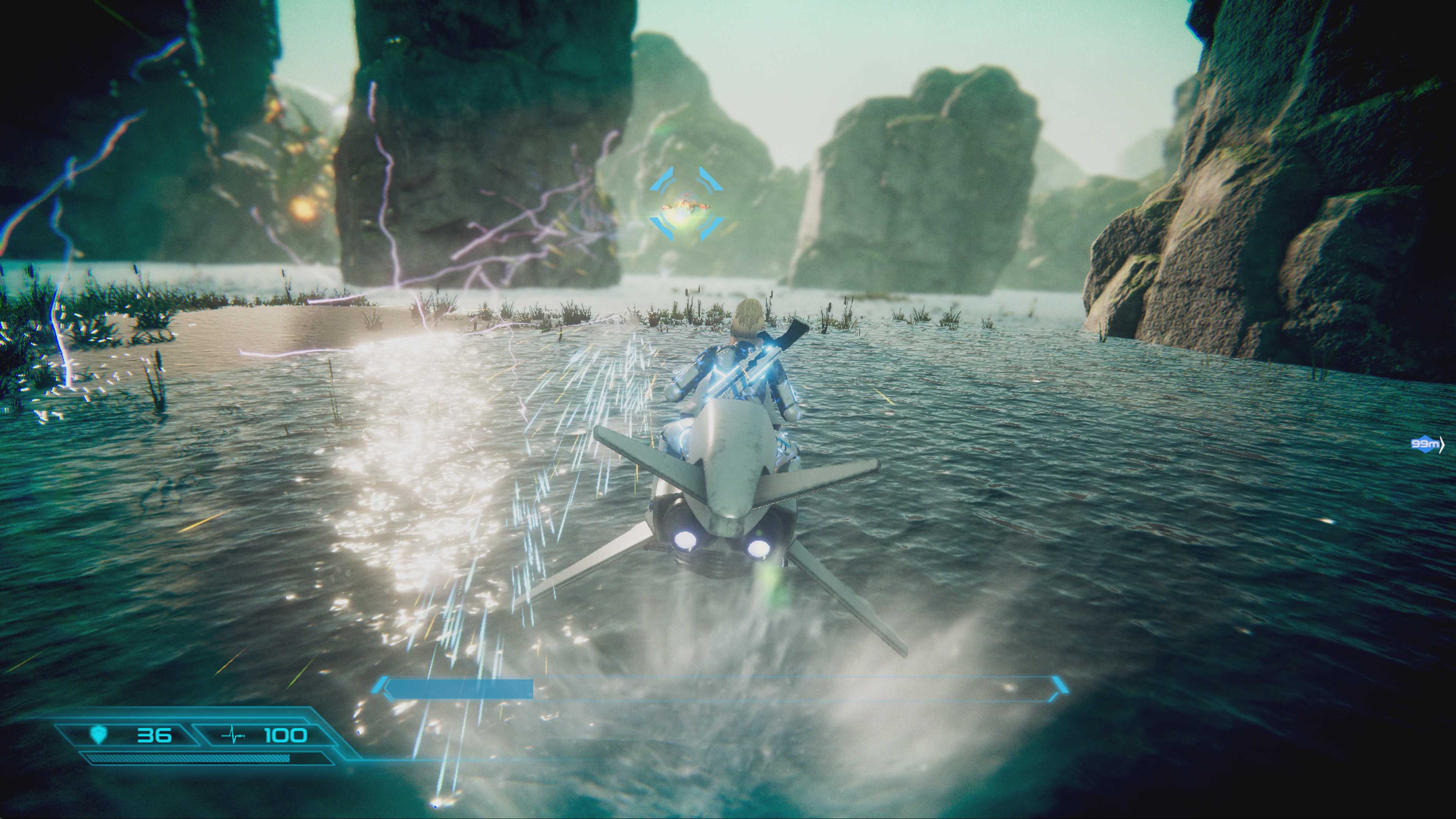Toggle the health value display showing 100
The width and height of the screenshot is (1456, 819).
pos(284,736)
